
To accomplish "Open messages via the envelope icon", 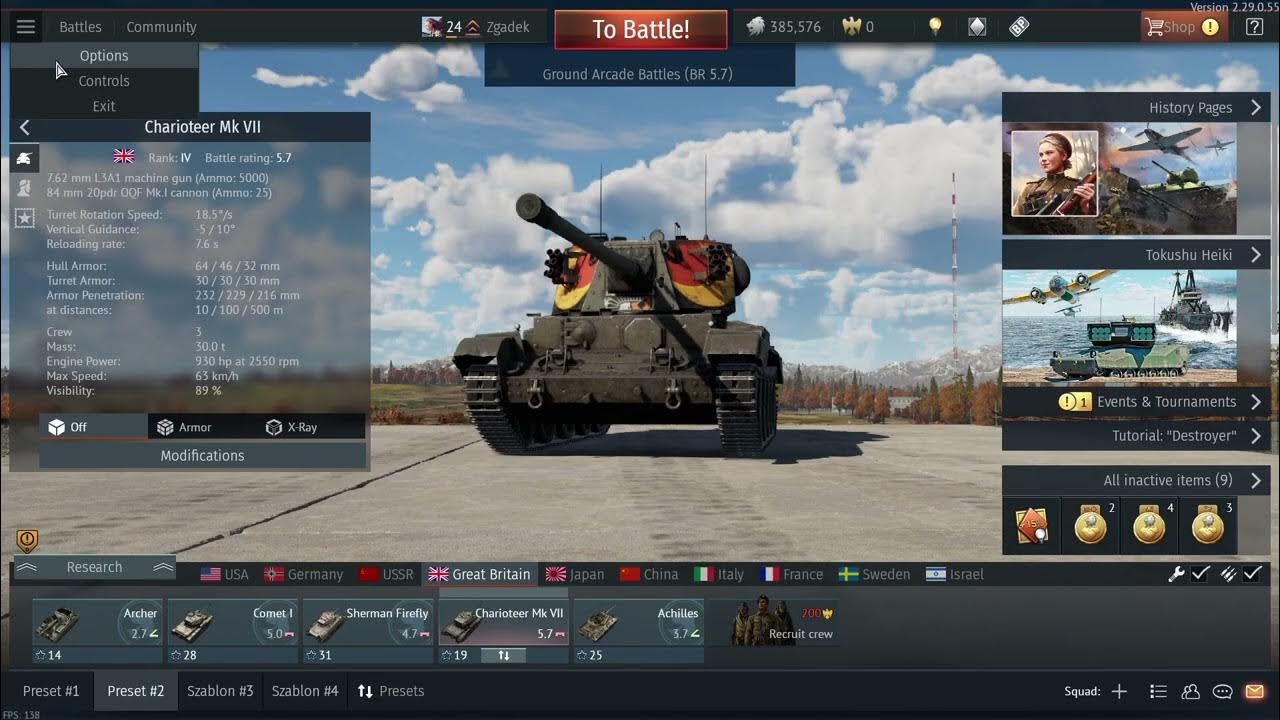I will click(x=1255, y=690).
